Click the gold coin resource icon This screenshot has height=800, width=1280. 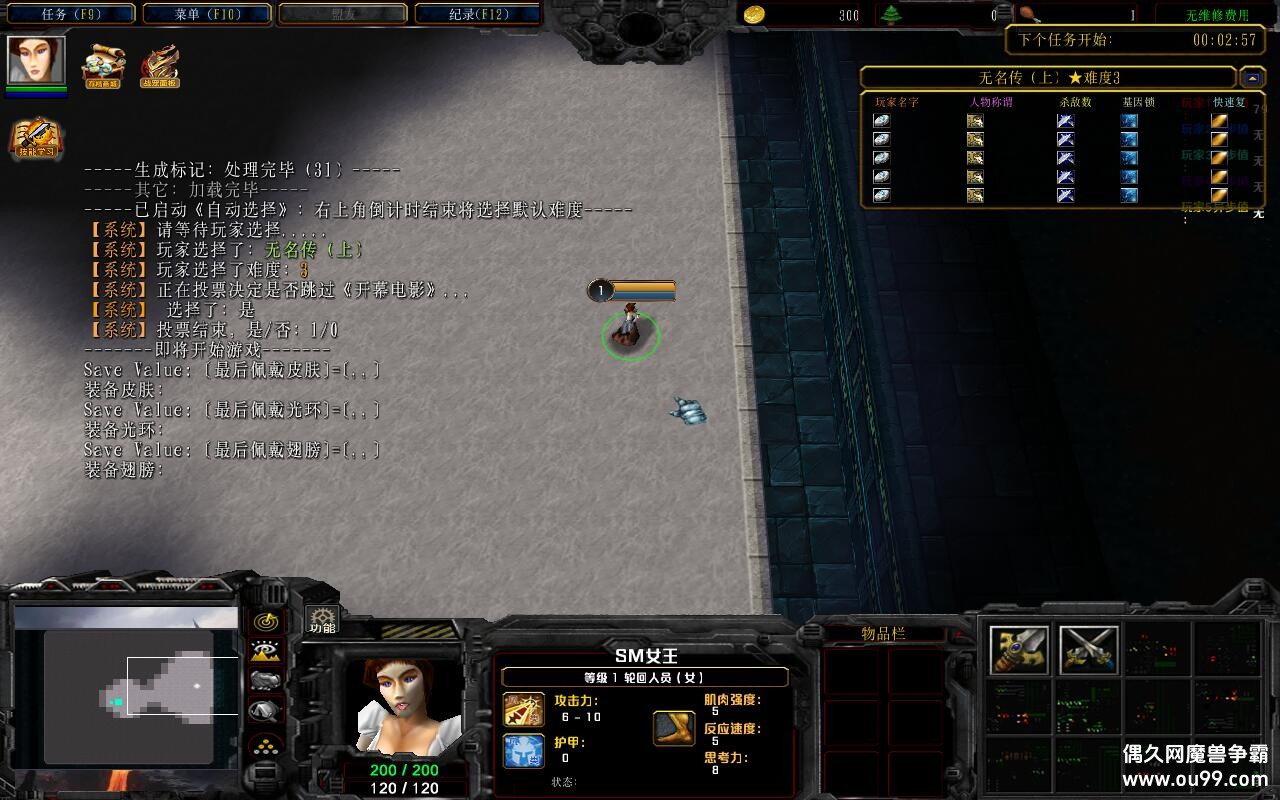pyautogui.click(x=756, y=15)
